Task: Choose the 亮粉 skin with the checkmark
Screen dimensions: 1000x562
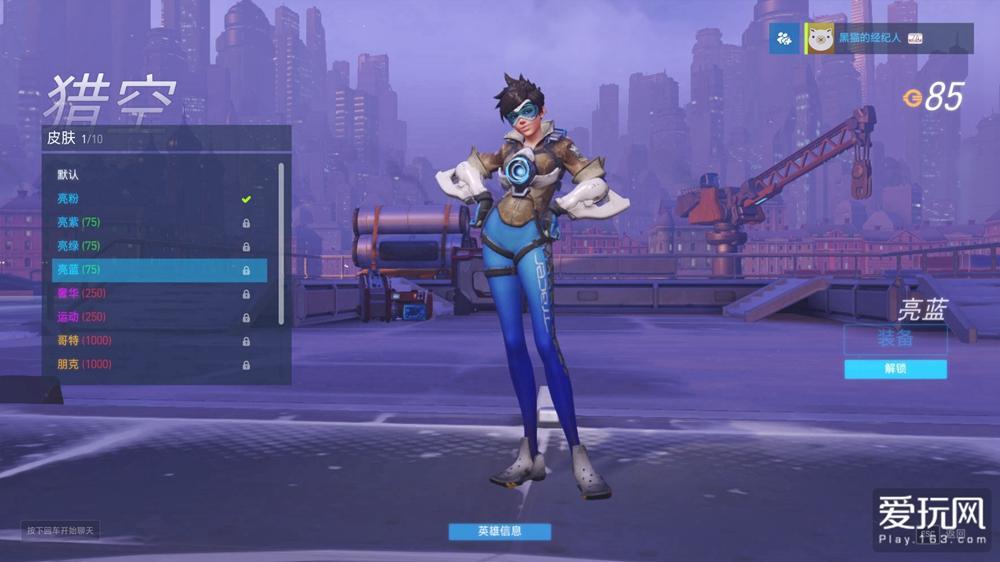Action: click(x=150, y=199)
